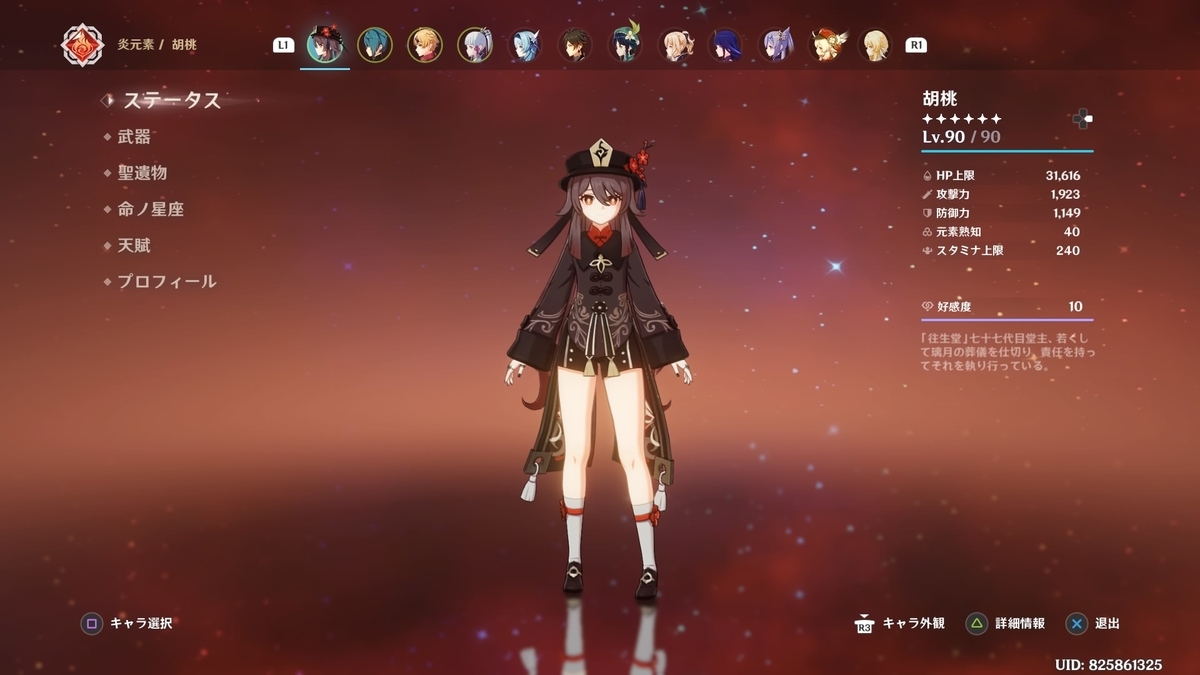Screen dimensions: 1200x675
Task: Pick Venti's portrait with the white flower
Action: click(625, 45)
